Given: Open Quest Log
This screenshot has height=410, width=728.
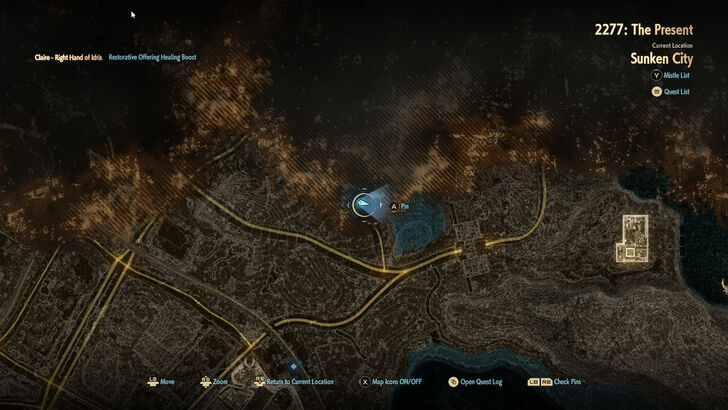Looking at the screenshot, I should click(478, 382).
